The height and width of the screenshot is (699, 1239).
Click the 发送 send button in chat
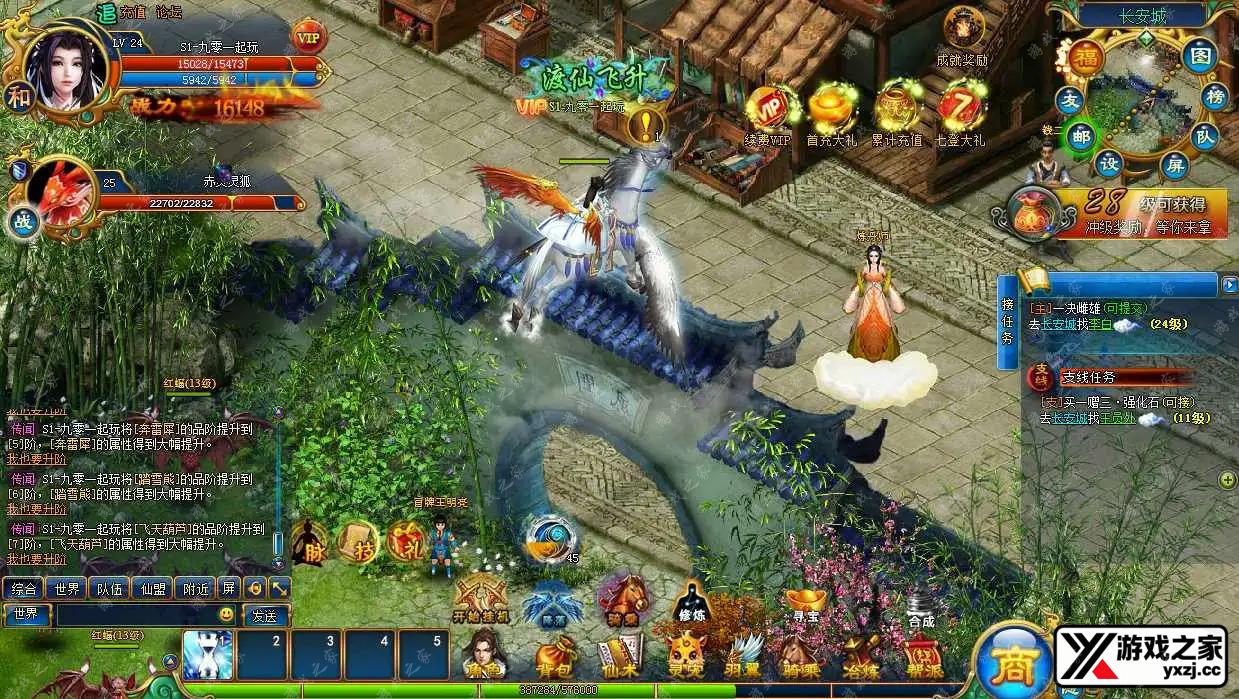click(264, 615)
